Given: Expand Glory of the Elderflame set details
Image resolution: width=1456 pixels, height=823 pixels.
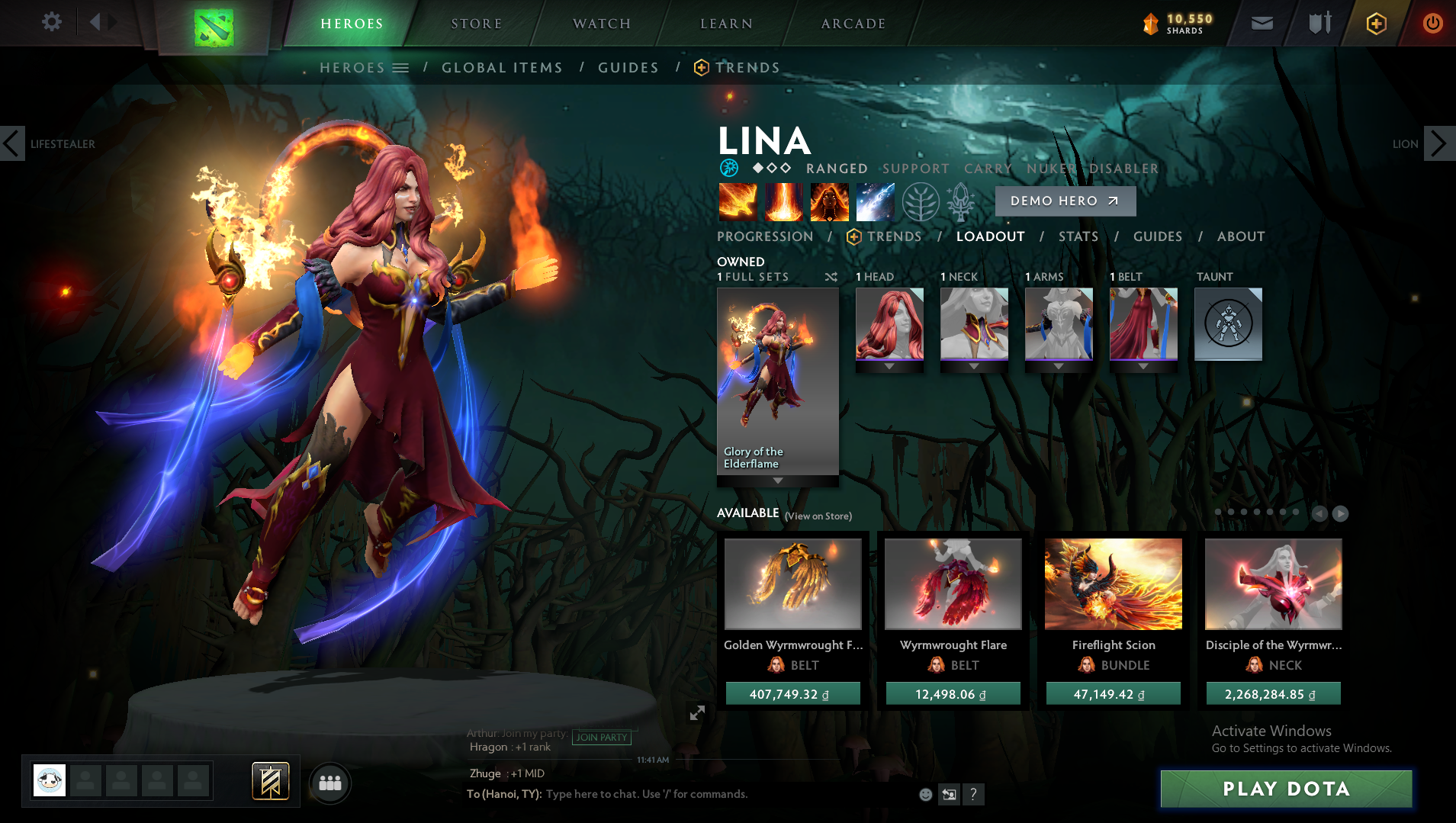Looking at the screenshot, I should click(777, 481).
